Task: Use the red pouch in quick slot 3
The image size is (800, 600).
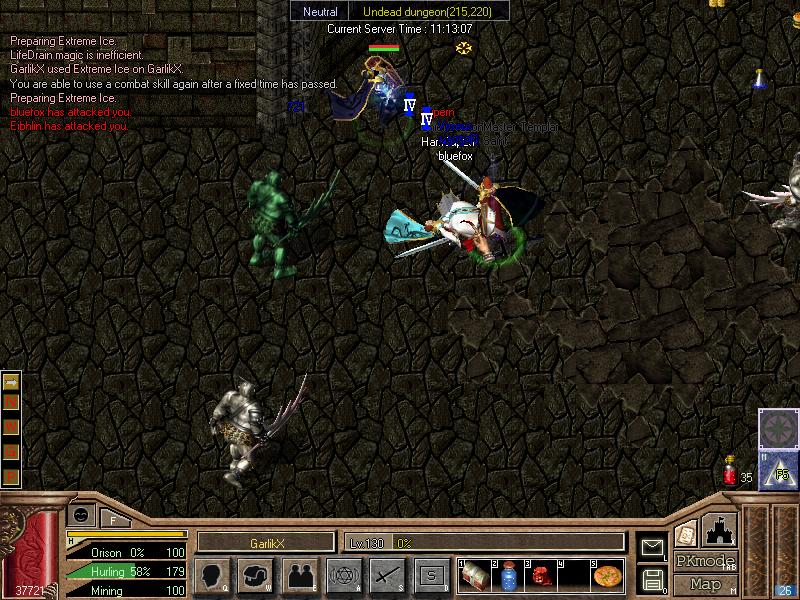Action: click(x=540, y=576)
